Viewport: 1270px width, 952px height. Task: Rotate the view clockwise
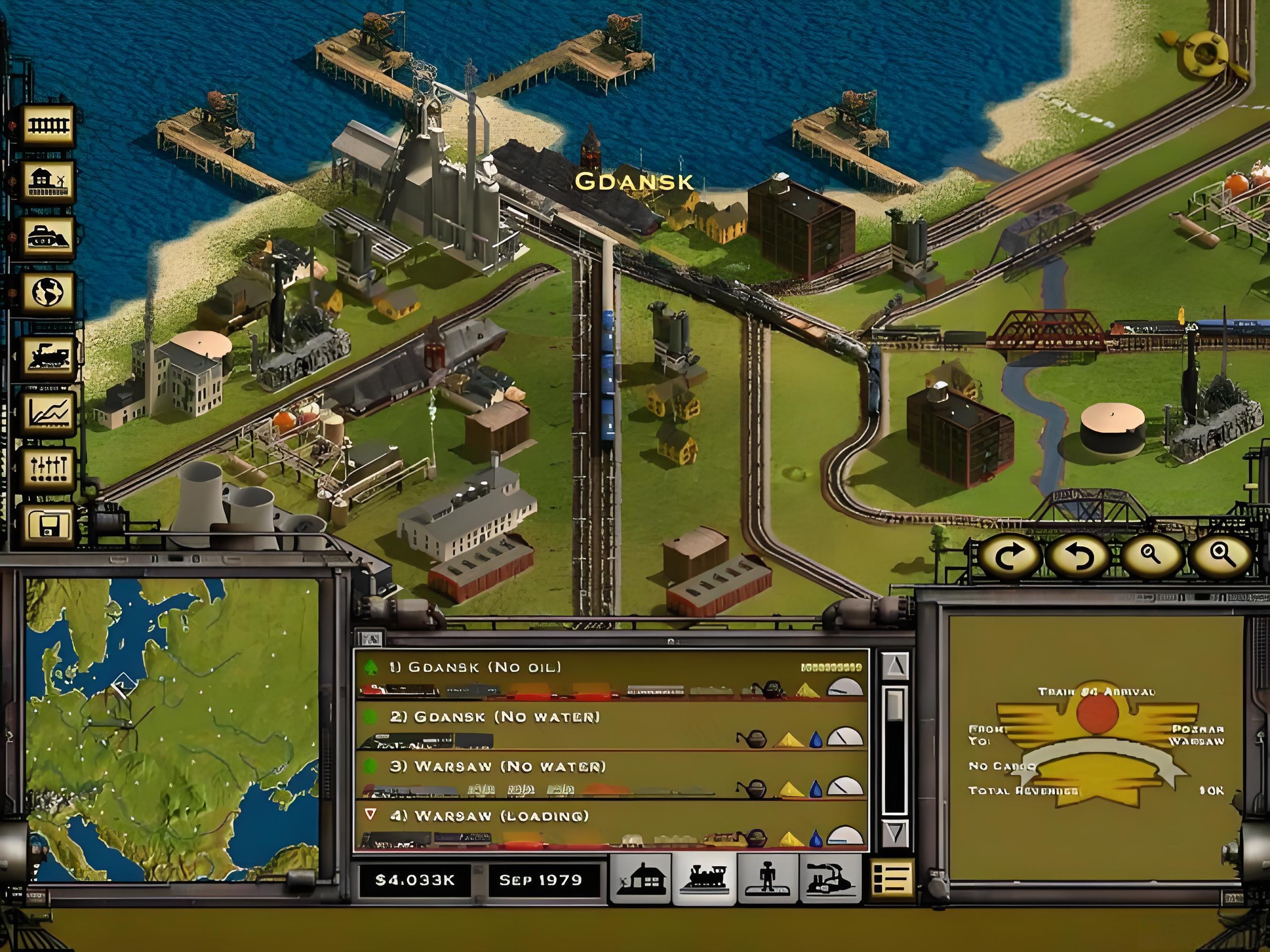[1009, 556]
